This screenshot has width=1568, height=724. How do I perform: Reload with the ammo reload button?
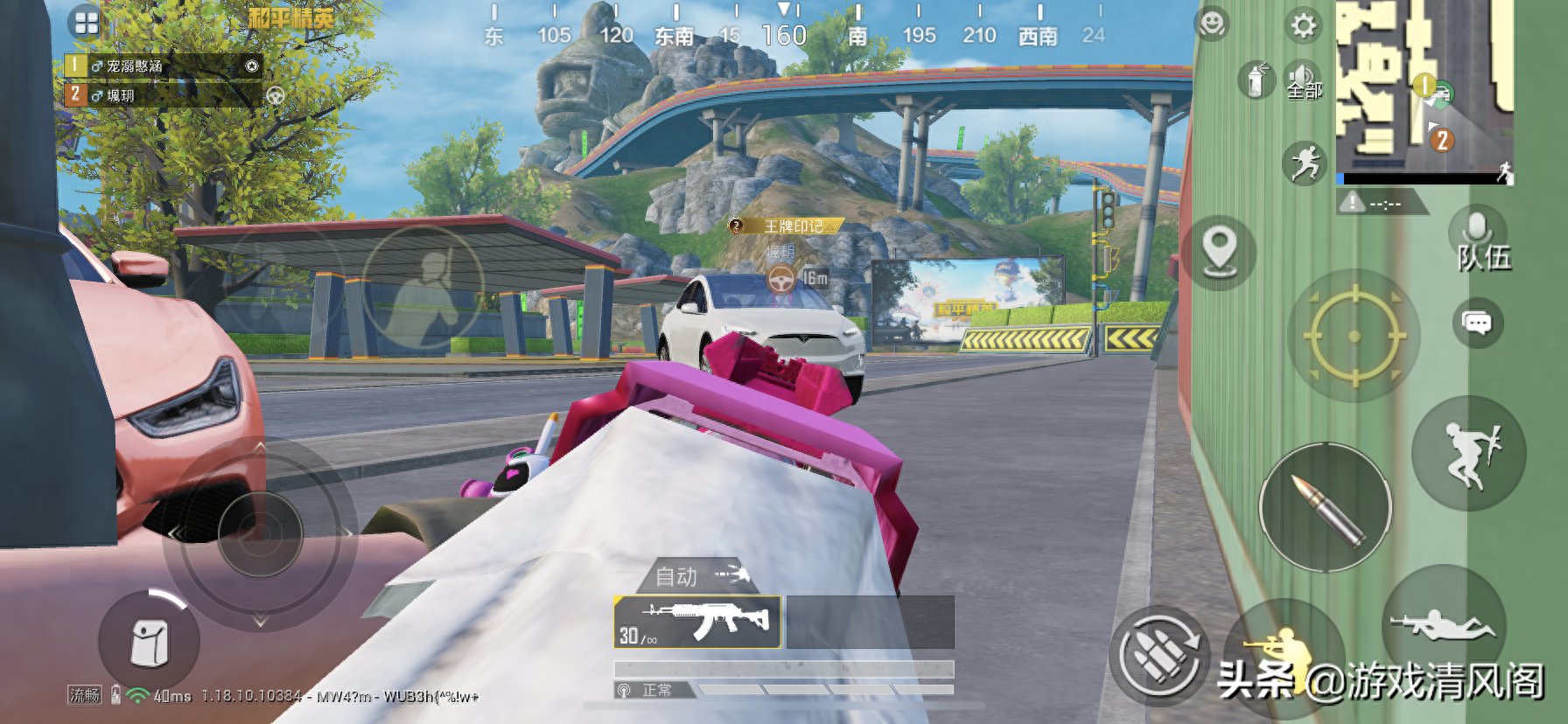[x=1160, y=654]
